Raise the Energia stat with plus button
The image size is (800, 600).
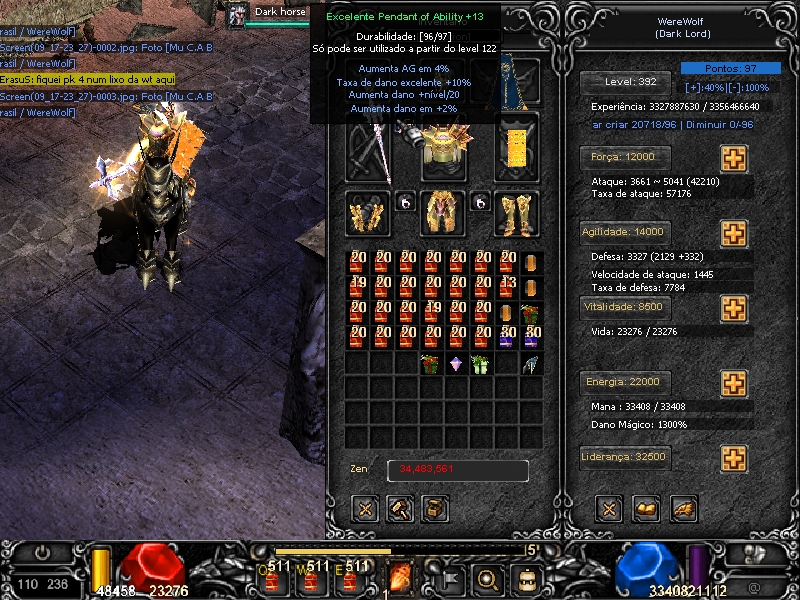pos(734,383)
